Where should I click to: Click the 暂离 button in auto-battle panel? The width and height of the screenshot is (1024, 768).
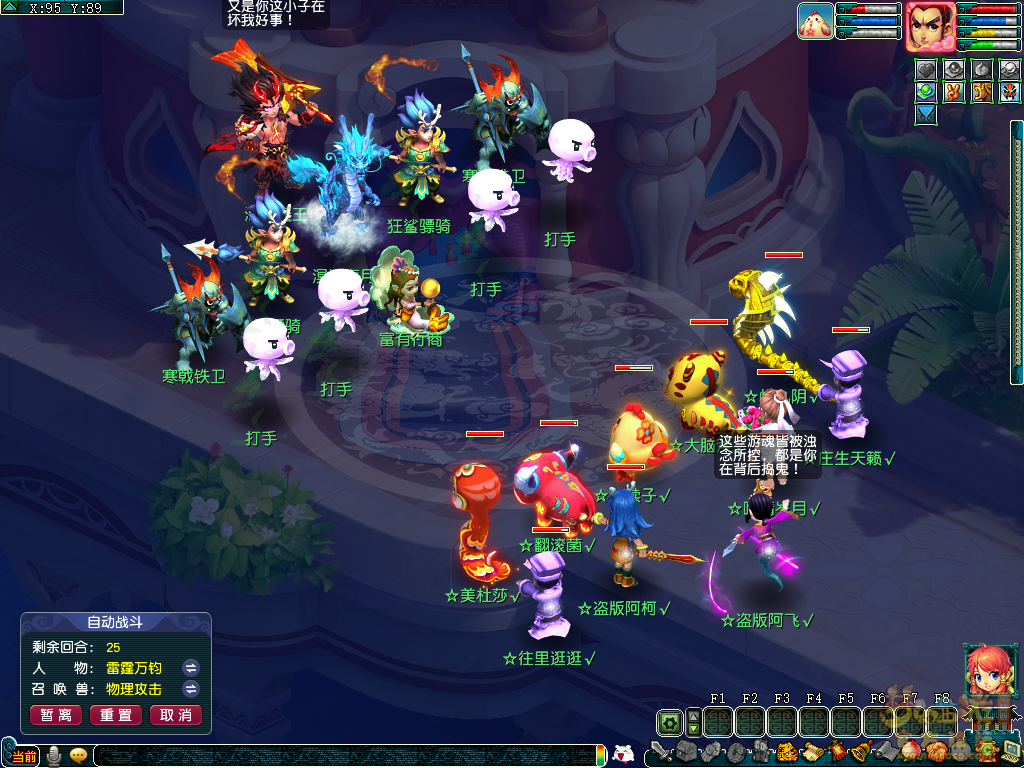(57, 715)
